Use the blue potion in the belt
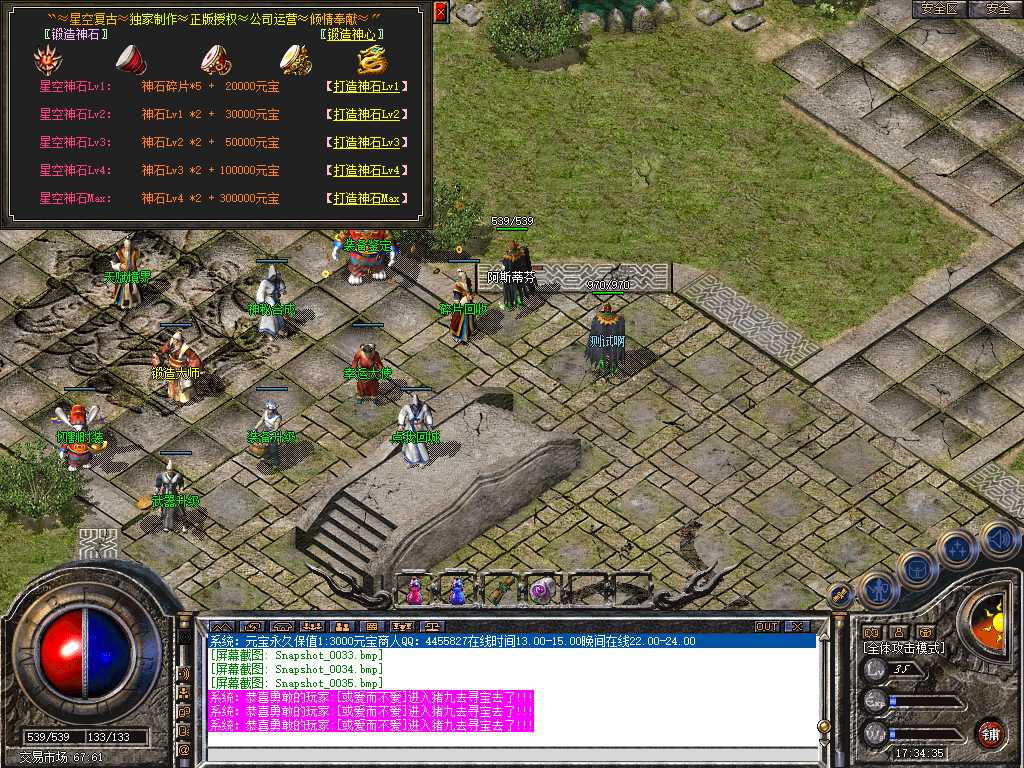Image resolution: width=1024 pixels, height=768 pixels. pos(457,590)
